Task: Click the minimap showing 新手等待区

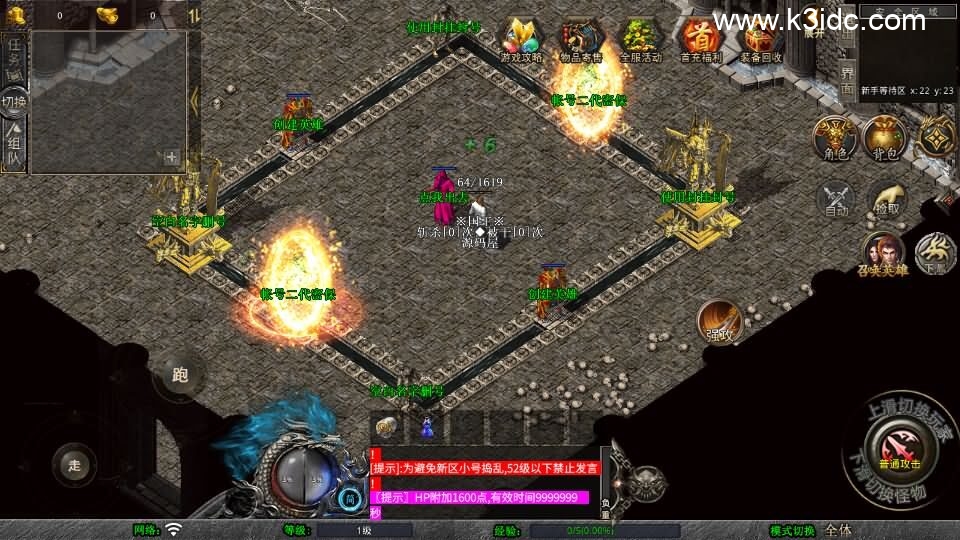Action: point(906,55)
